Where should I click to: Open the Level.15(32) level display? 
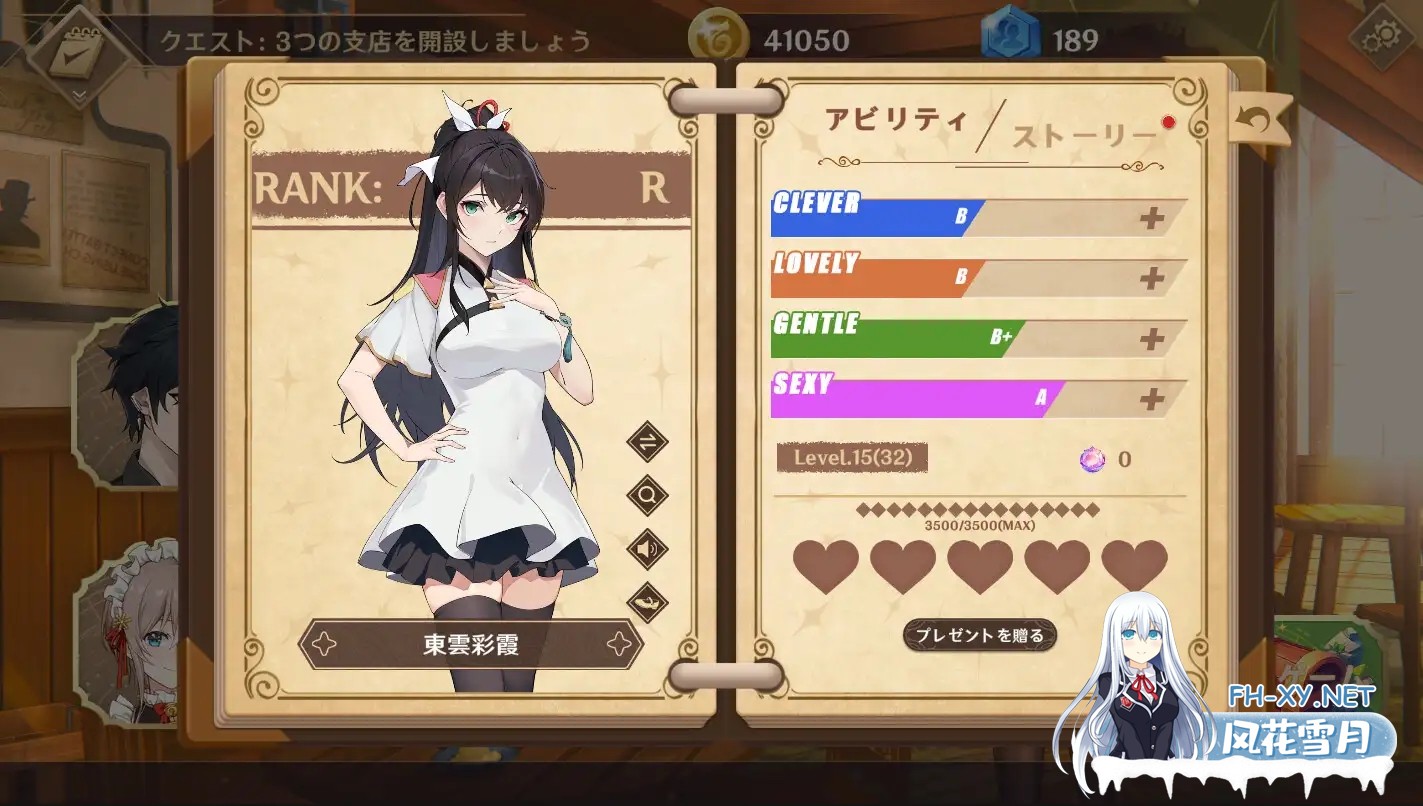tap(851, 458)
